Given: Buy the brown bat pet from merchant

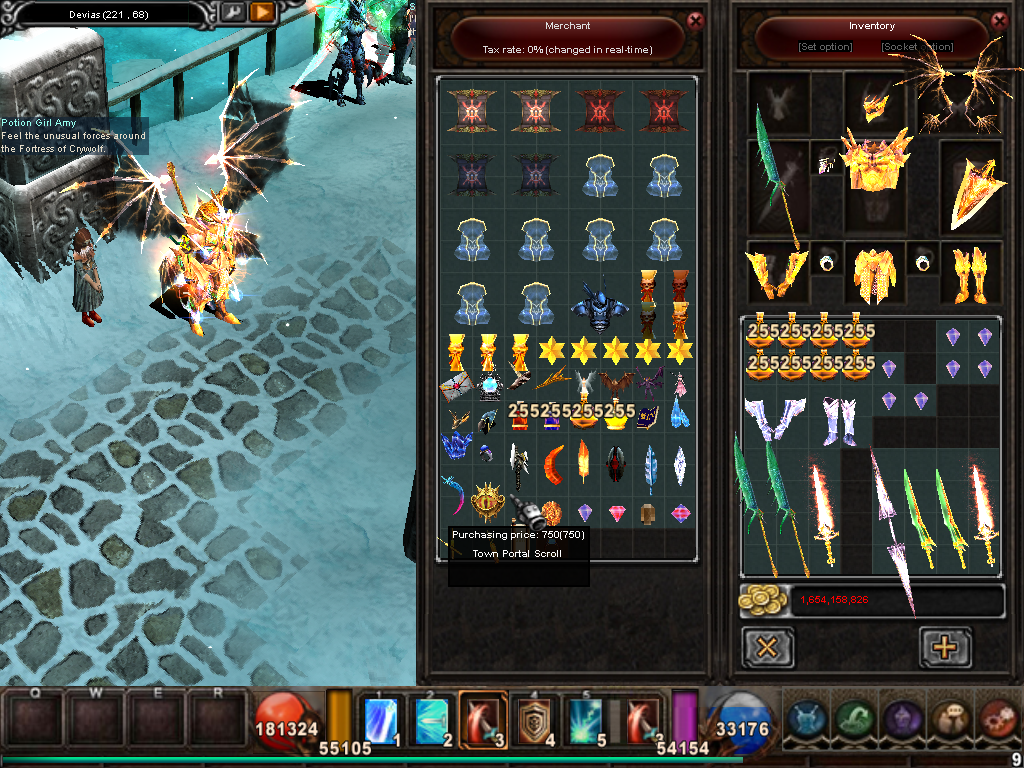Looking at the screenshot, I should click(x=615, y=382).
